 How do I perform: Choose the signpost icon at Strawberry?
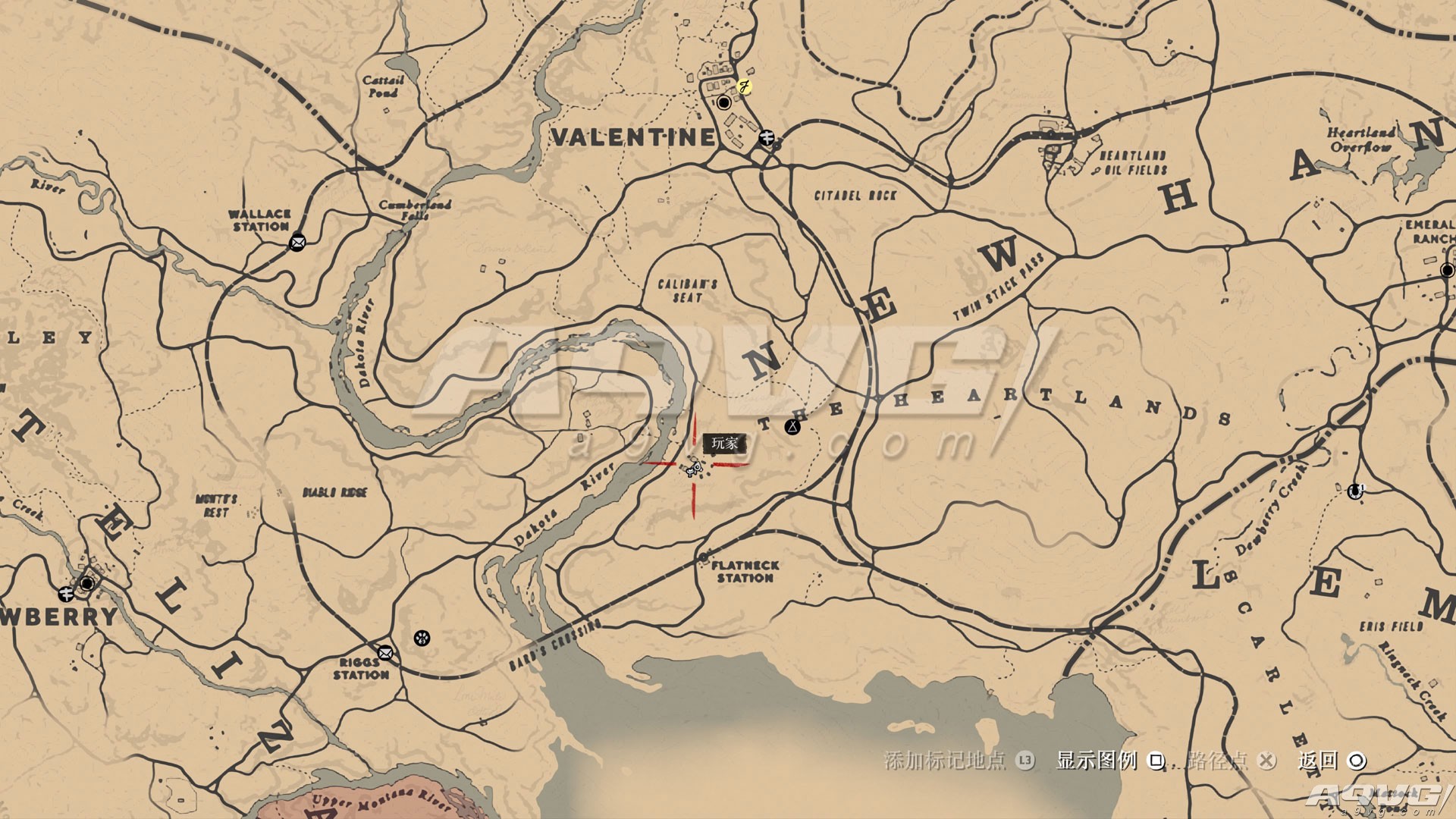point(67,593)
